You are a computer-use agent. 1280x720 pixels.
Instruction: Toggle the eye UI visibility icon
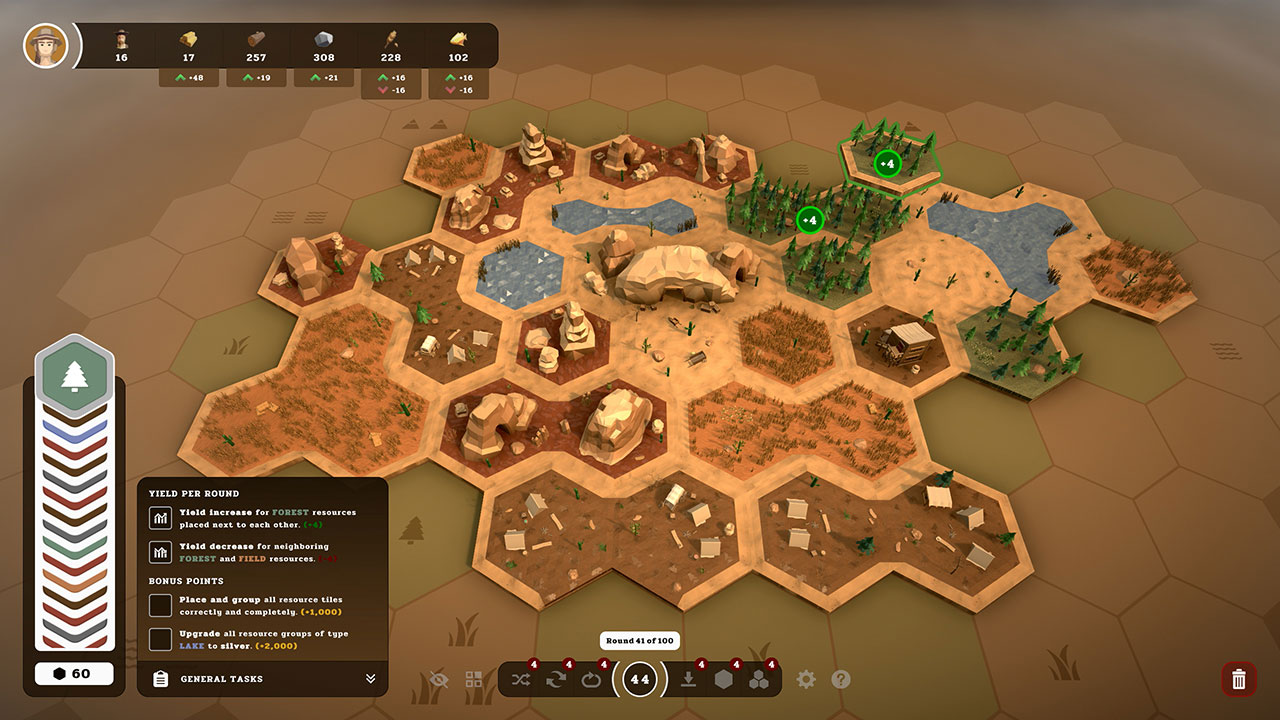pos(438,679)
